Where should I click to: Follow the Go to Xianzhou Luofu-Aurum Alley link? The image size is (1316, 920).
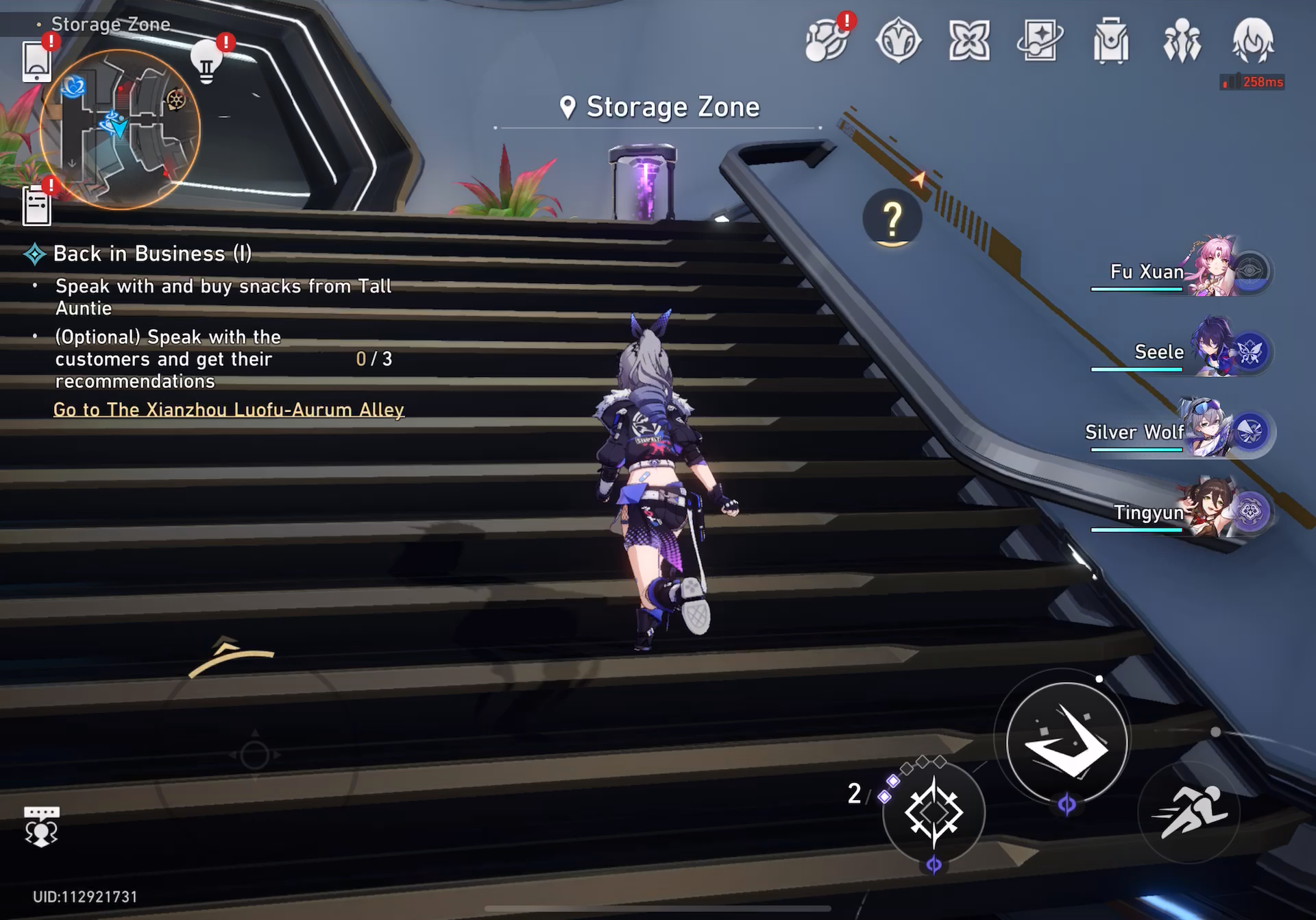(229, 410)
